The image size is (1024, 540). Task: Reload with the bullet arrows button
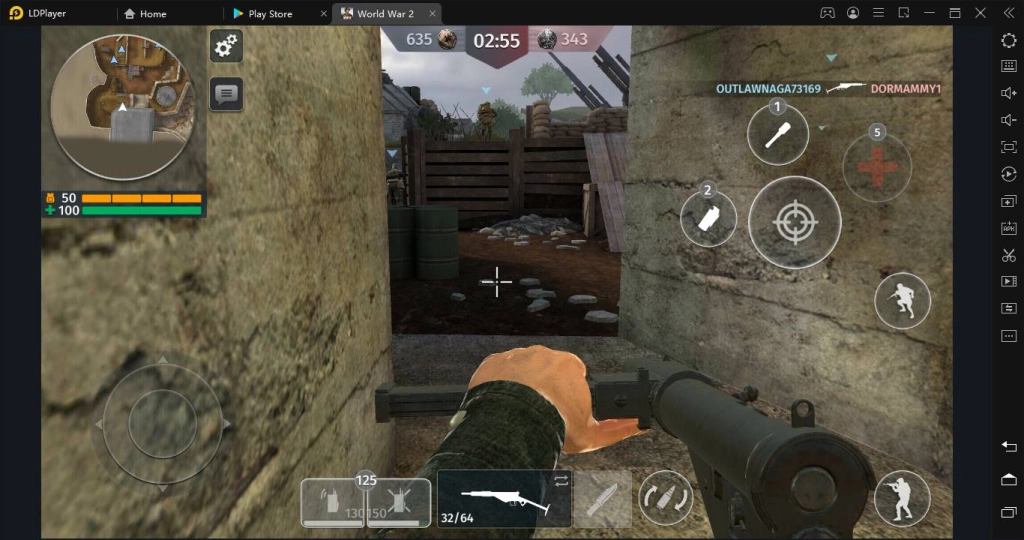pyautogui.click(x=666, y=498)
